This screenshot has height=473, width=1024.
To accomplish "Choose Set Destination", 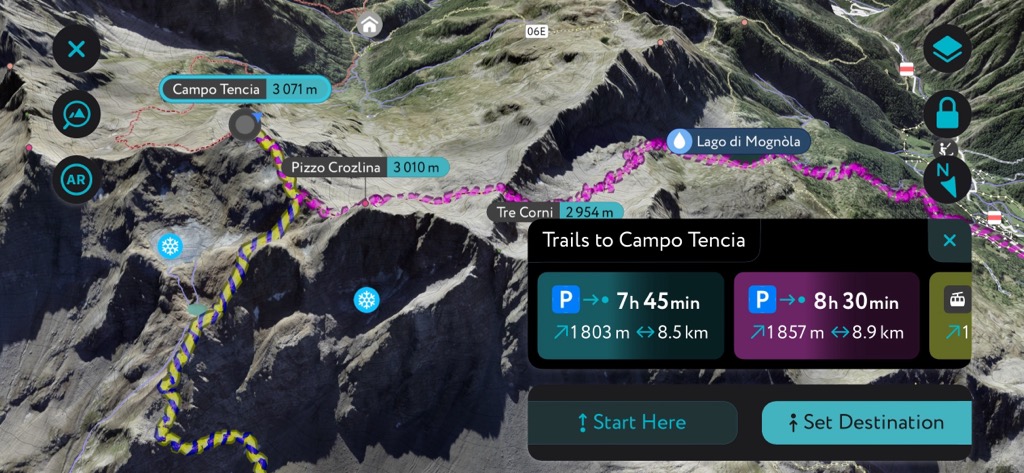I will [x=866, y=422].
